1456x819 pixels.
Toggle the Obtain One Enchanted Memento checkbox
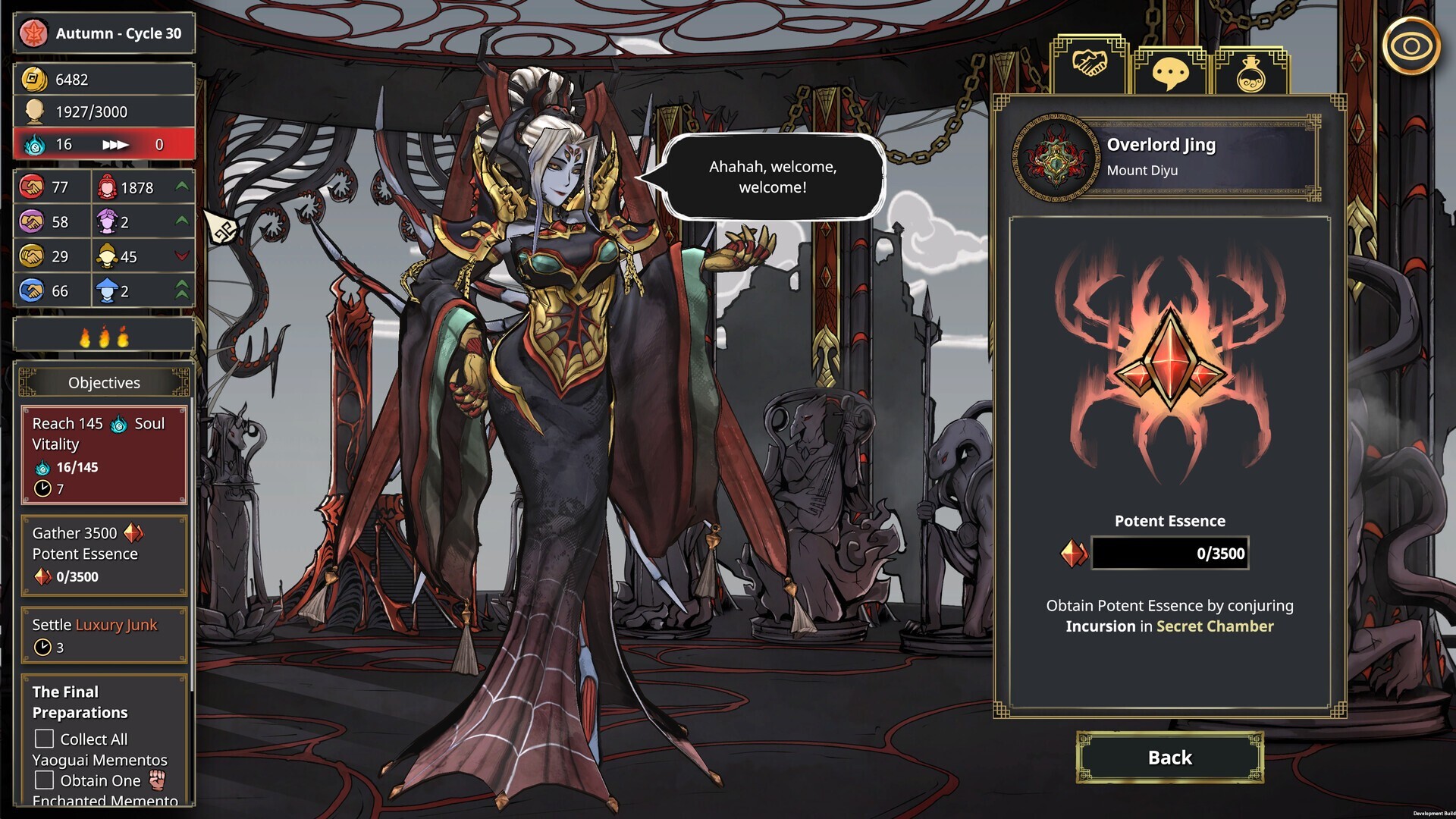[43, 780]
